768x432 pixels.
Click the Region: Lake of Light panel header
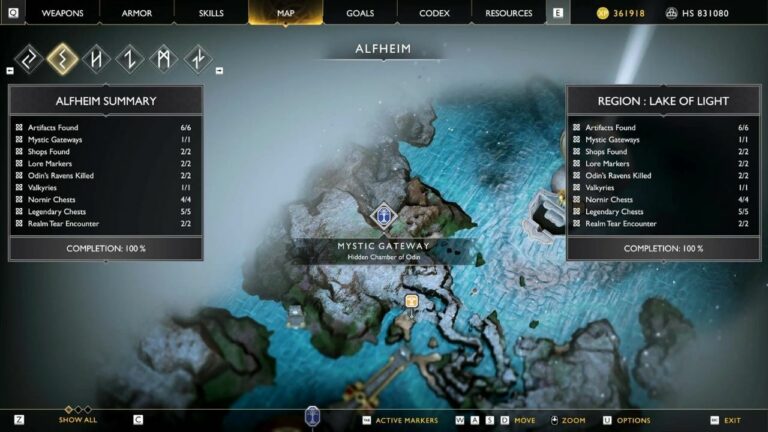pos(663,101)
